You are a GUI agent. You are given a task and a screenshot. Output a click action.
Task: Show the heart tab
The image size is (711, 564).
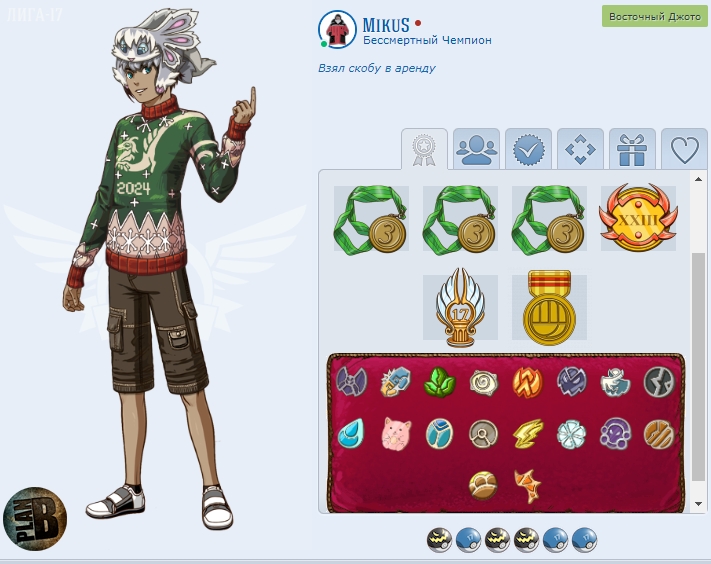pos(684,149)
